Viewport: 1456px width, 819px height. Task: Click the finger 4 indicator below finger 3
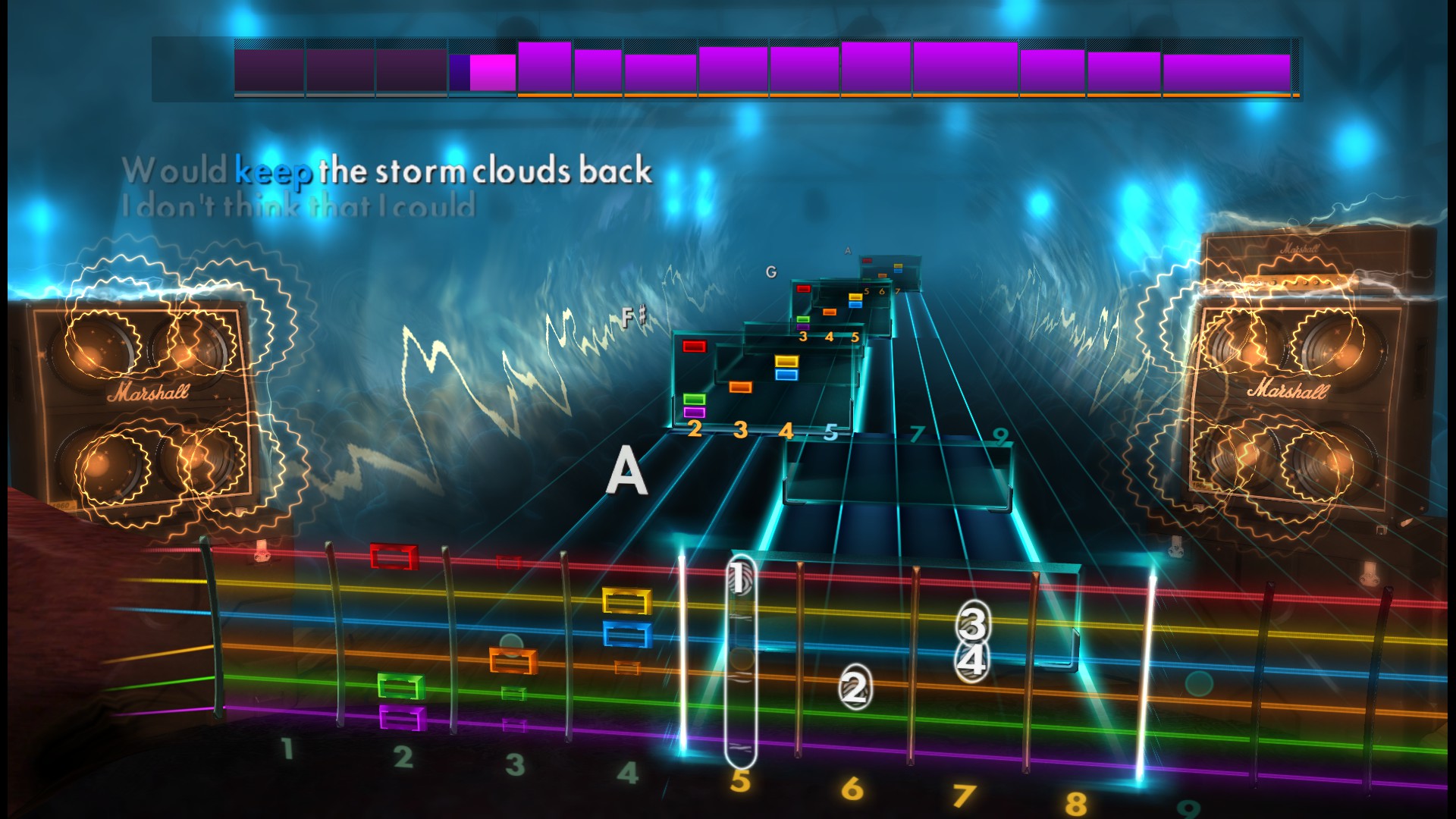pyautogui.click(x=971, y=661)
